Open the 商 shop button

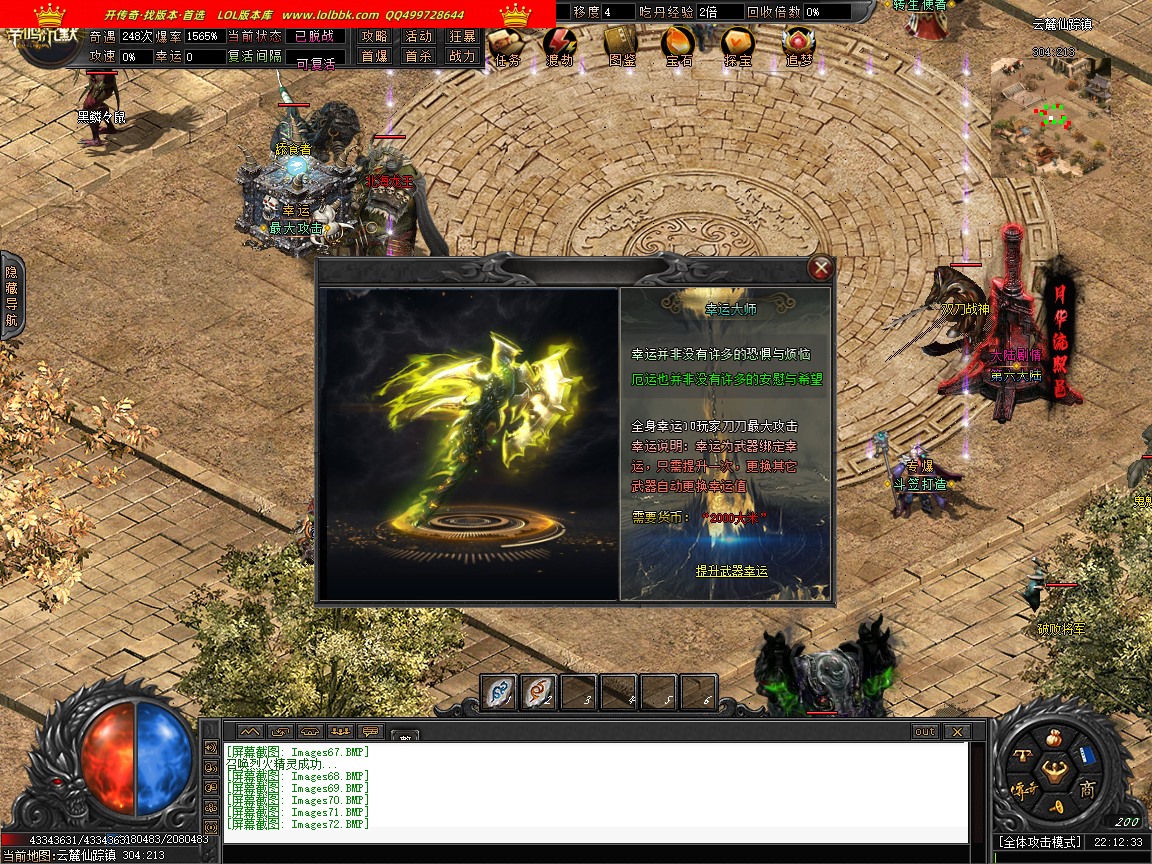click(x=1089, y=790)
